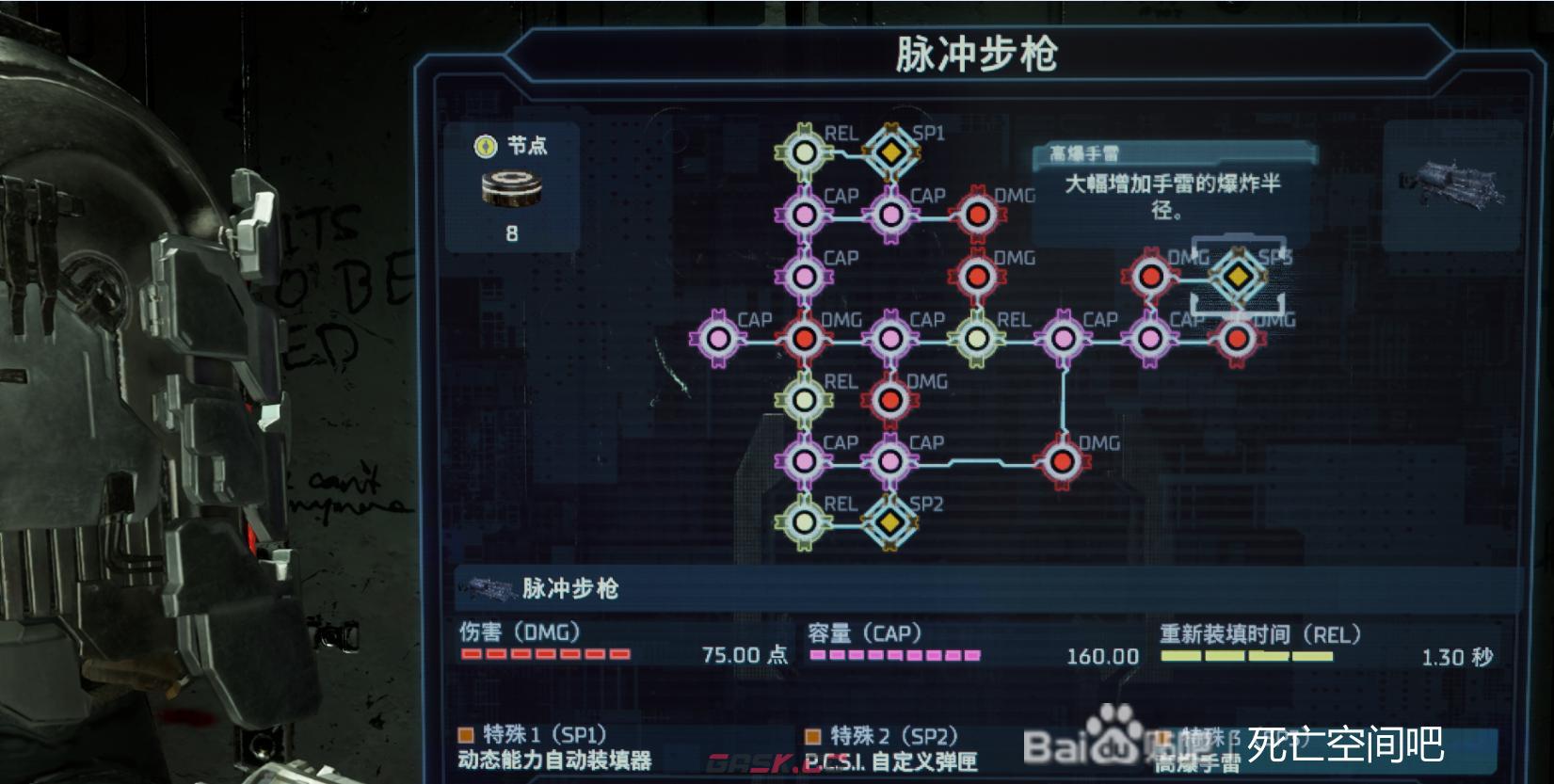Click the node counter coin icon showing 8

pos(512,187)
